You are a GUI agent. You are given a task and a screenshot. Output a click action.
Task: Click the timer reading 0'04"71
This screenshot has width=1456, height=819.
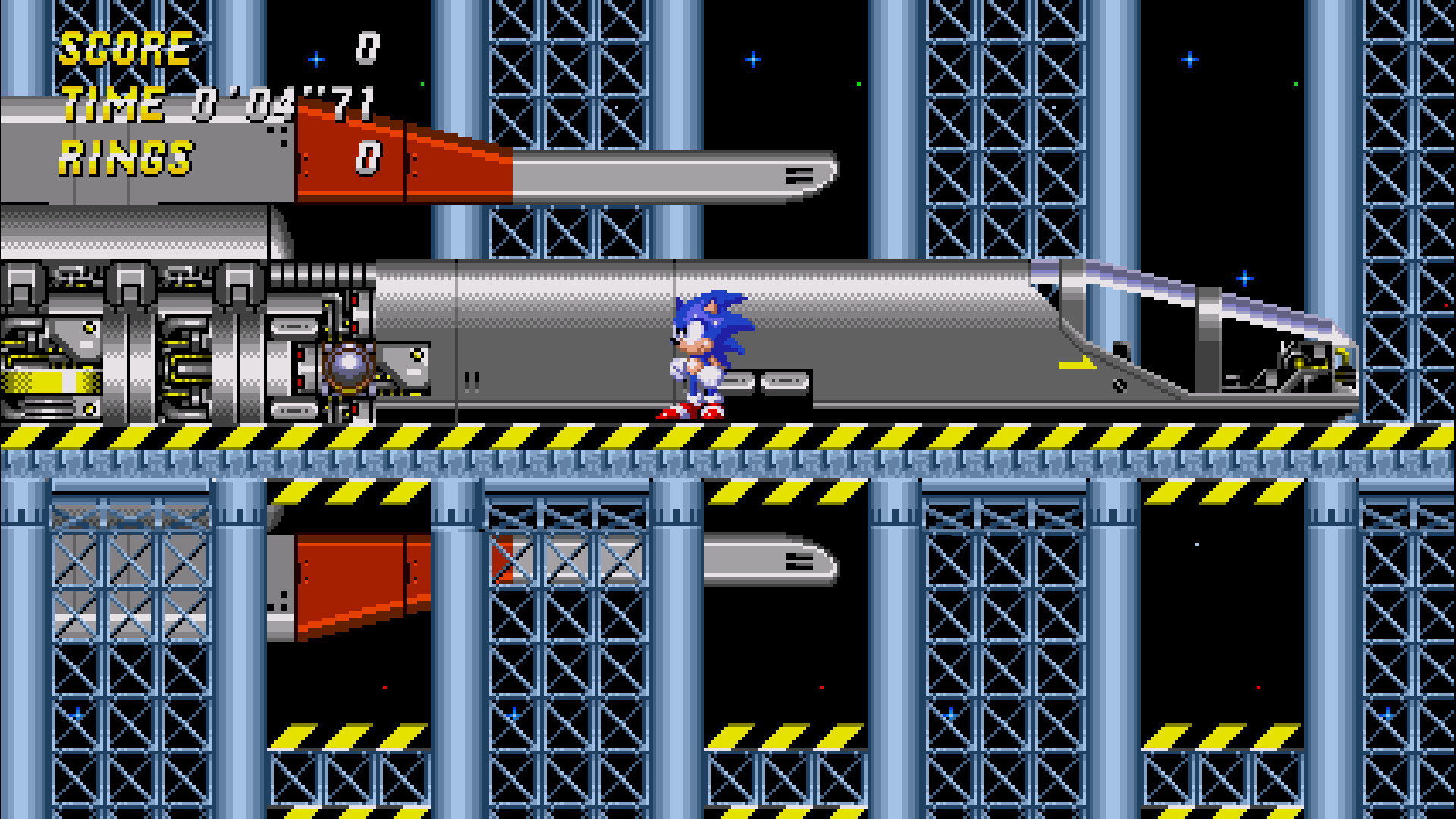click(x=284, y=105)
